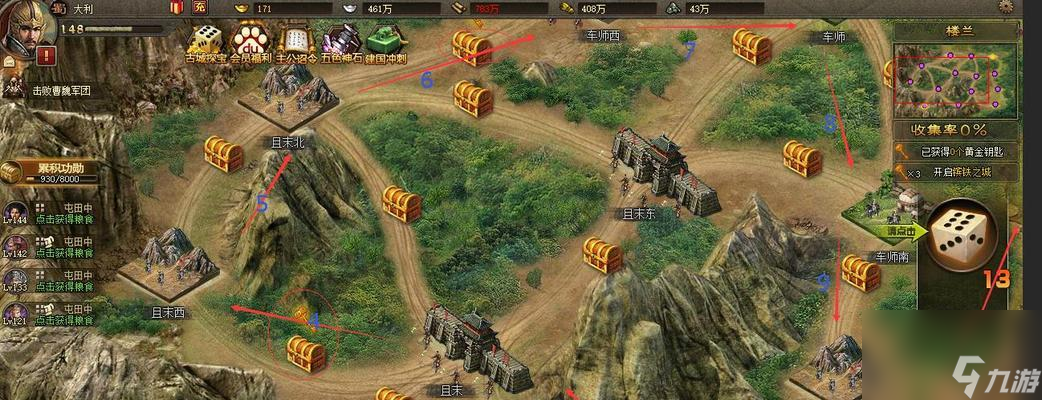
Task: Open the 古城探宝 dice event icon
Action: pos(206,42)
